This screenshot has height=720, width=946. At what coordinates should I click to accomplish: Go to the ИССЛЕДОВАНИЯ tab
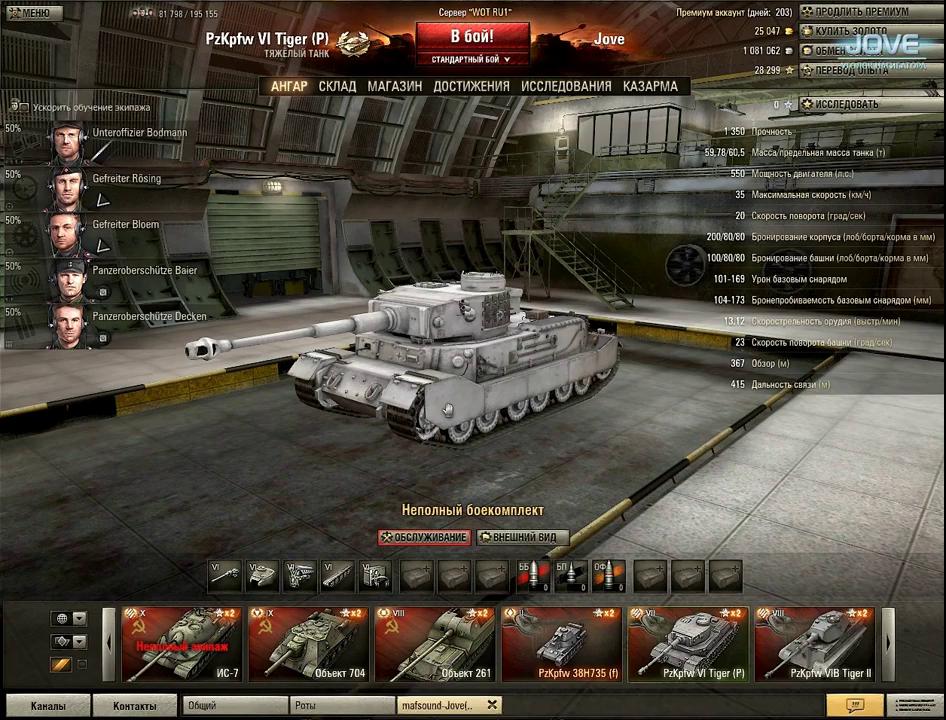click(x=565, y=86)
